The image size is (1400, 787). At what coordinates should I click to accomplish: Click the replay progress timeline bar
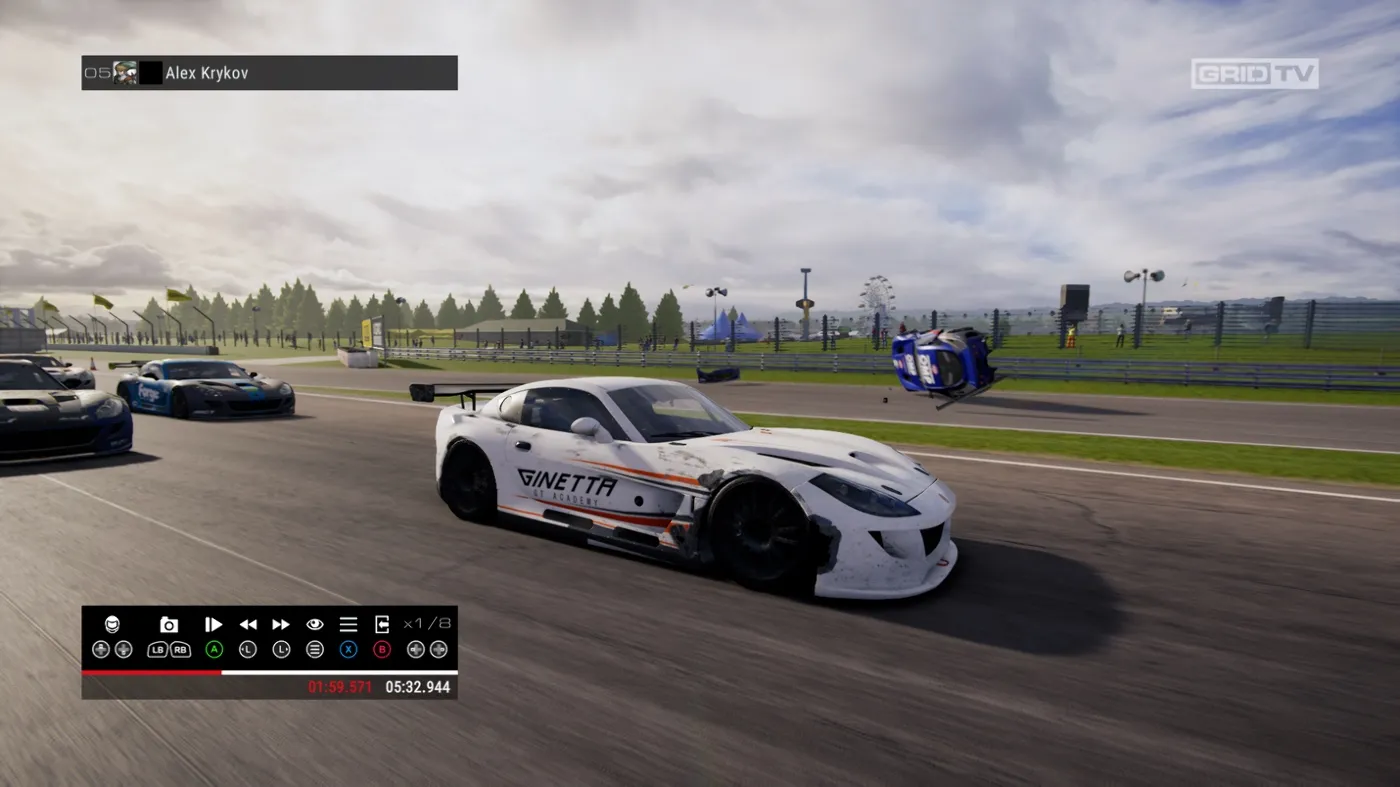(269, 672)
